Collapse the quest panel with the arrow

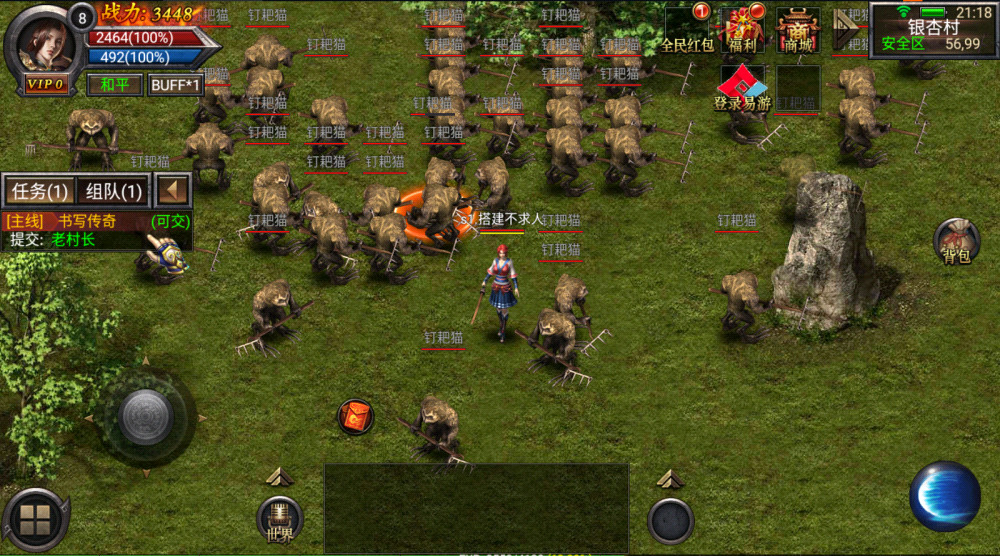[x=174, y=190]
